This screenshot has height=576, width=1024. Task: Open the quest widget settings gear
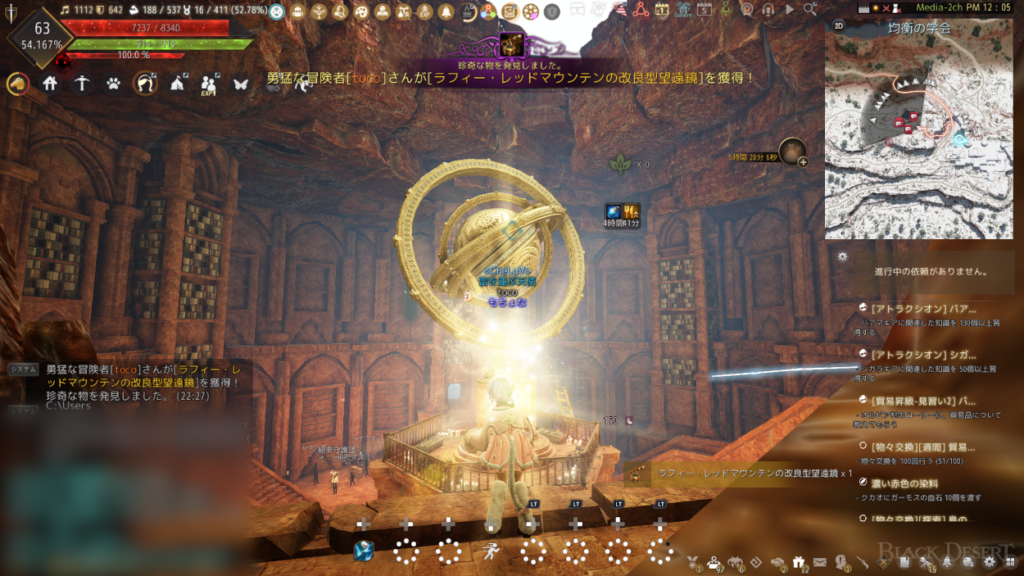[843, 256]
